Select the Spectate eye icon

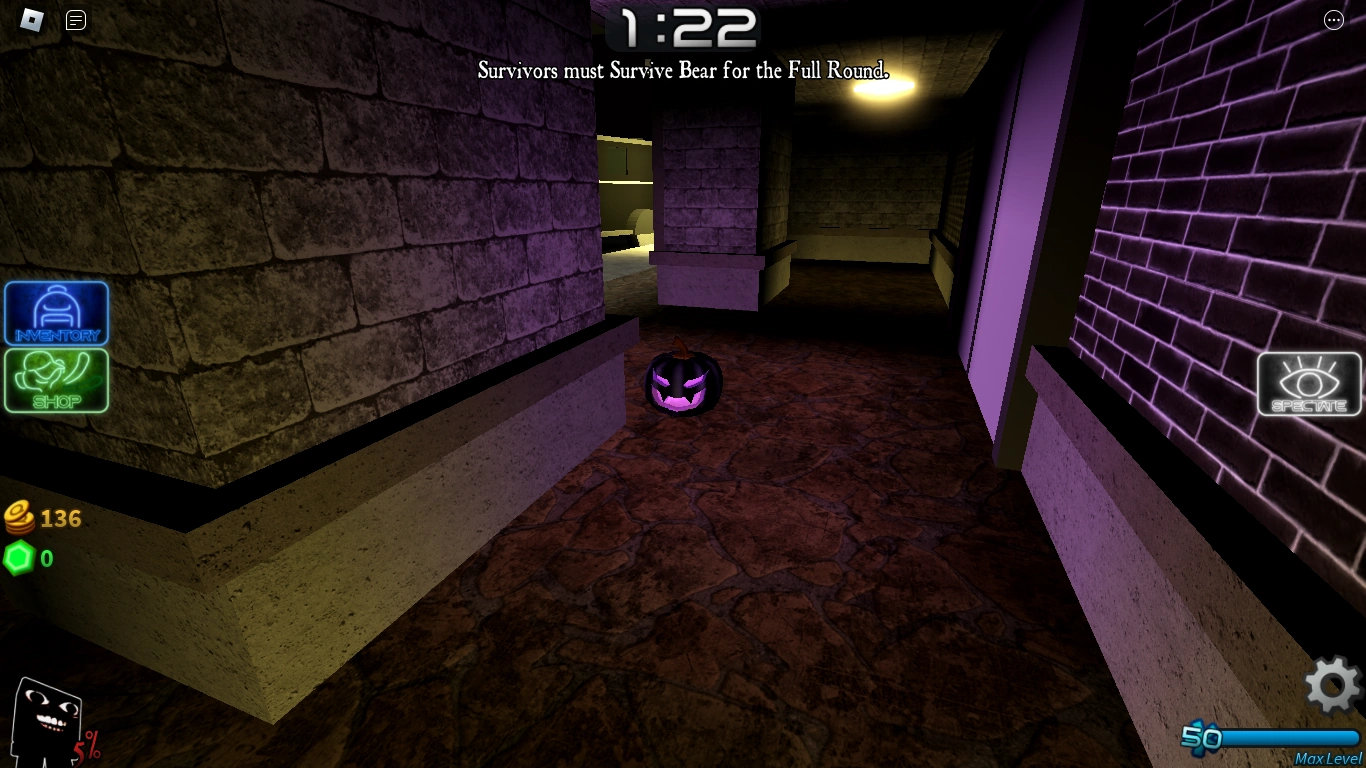click(x=1310, y=384)
